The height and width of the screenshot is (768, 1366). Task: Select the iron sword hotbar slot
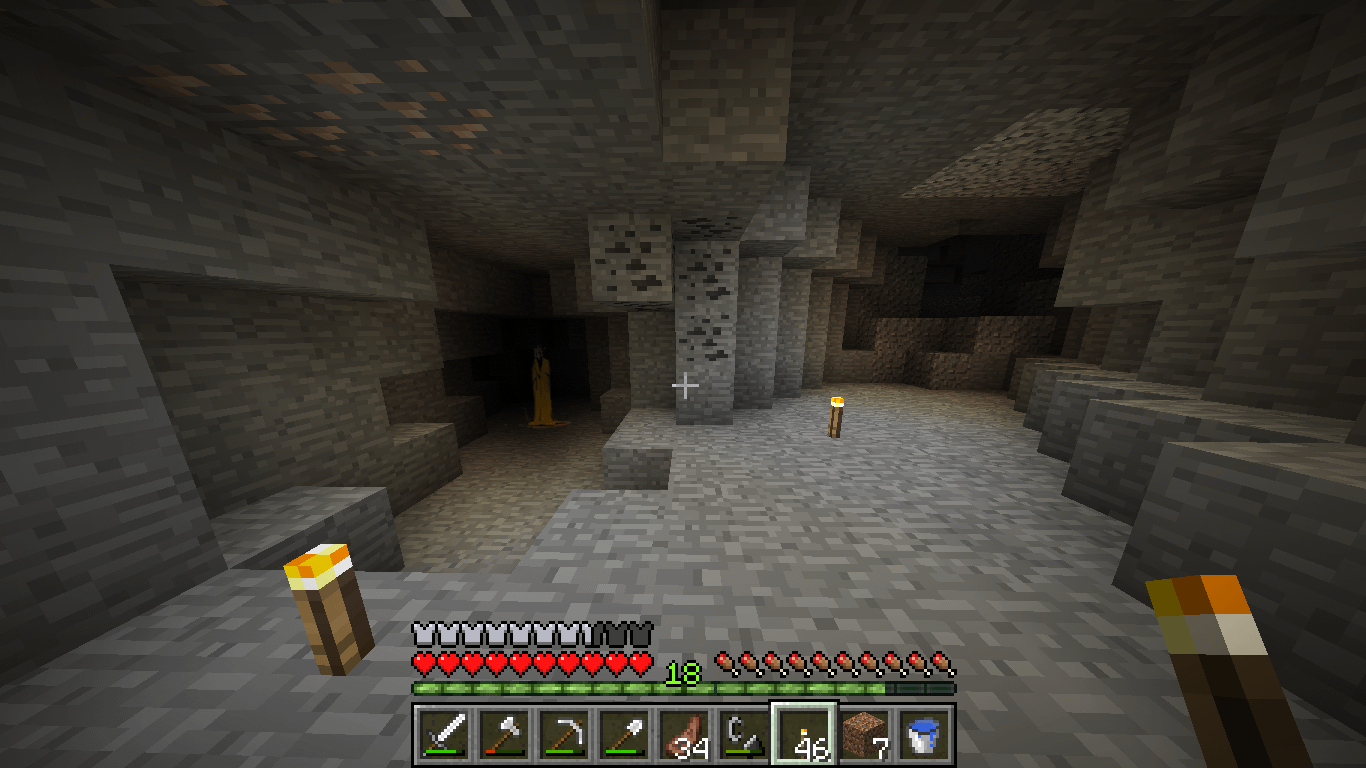tap(444, 735)
